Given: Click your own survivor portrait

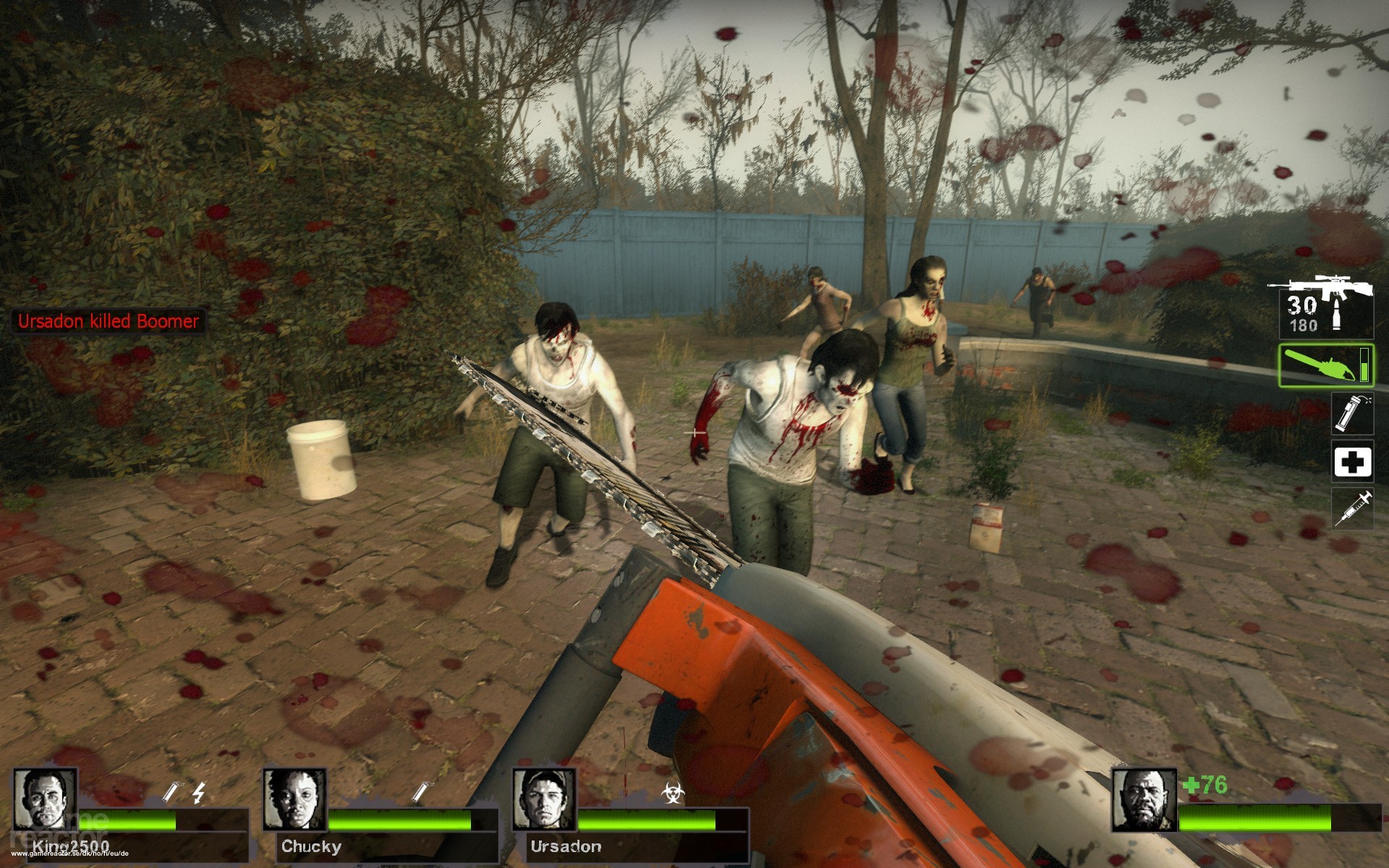Looking at the screenshot, I should point(1144,799).
